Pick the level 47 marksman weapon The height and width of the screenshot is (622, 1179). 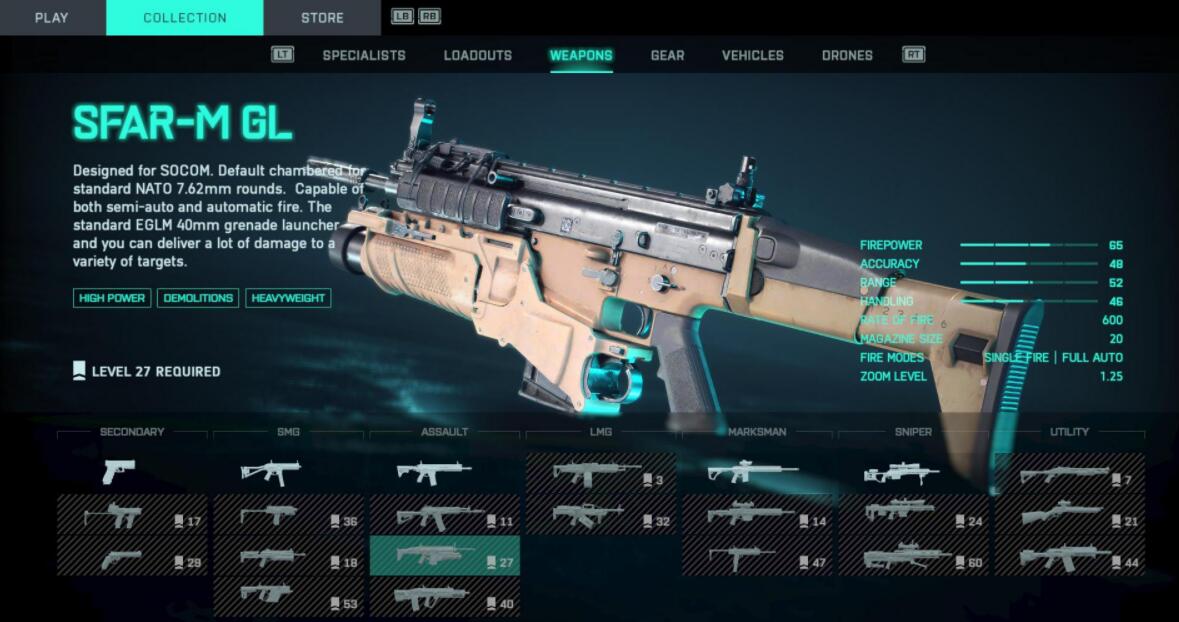coord(756,556)
